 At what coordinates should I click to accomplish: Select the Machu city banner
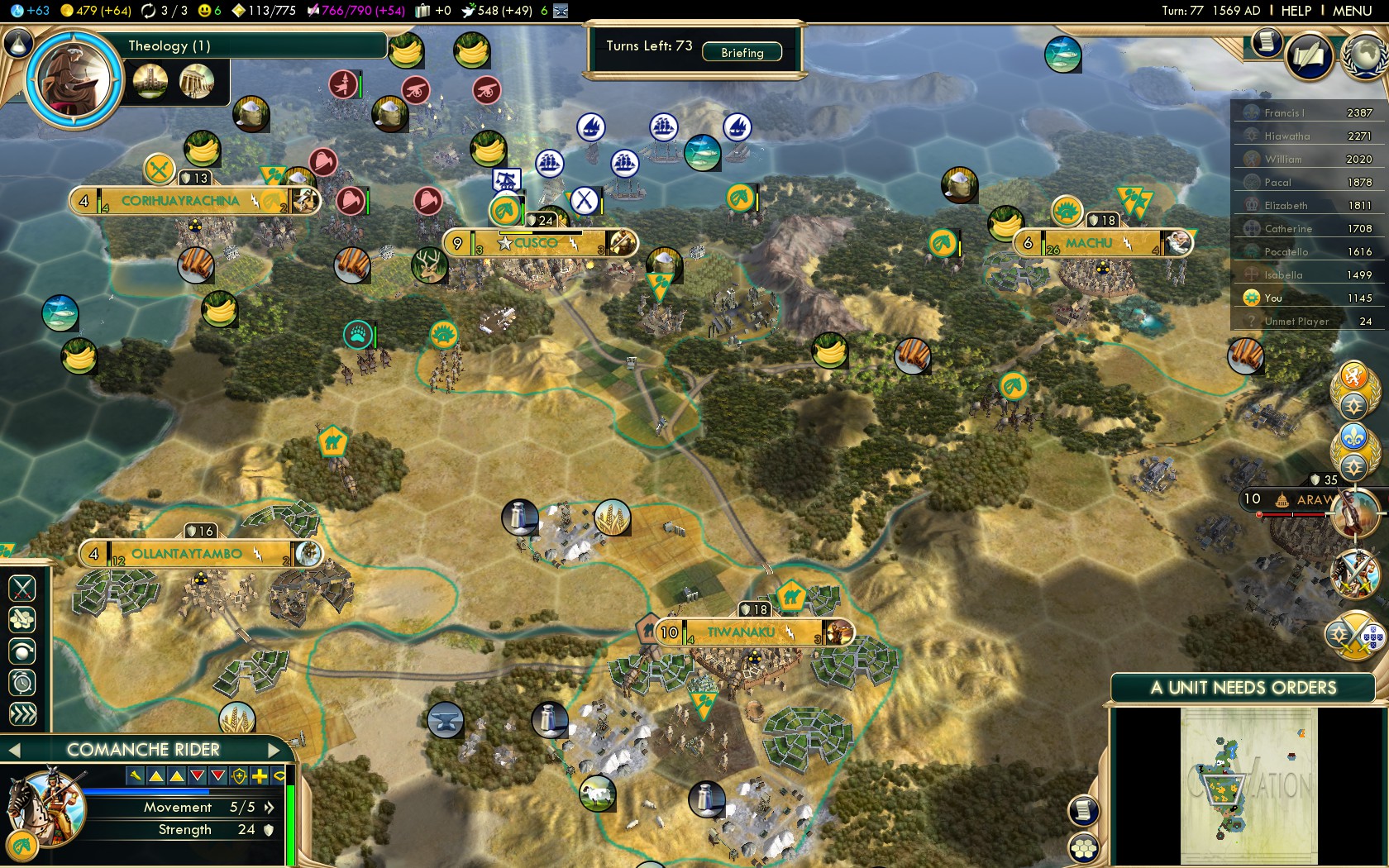pos(1089,243)
